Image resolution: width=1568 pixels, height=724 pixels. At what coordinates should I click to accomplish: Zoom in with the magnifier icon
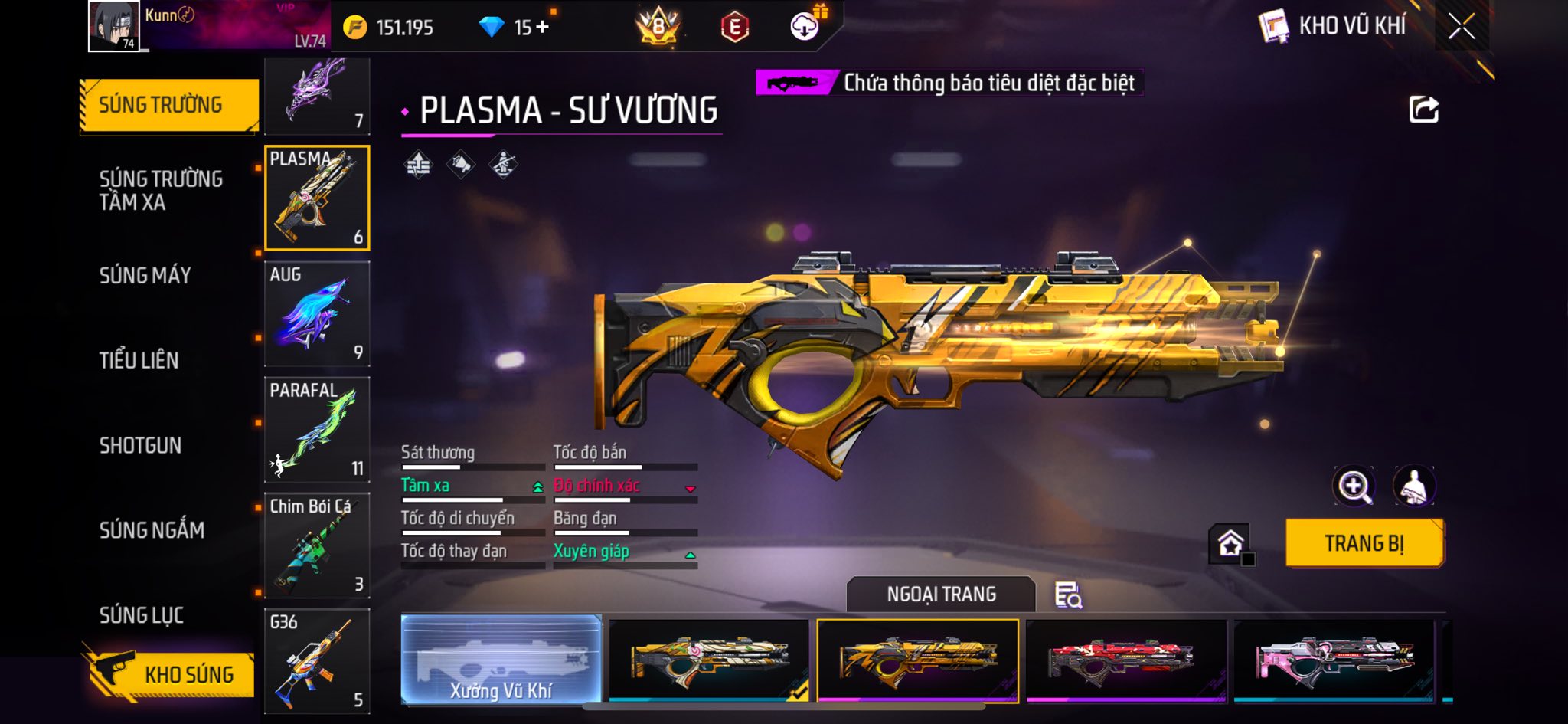pos(1353,486)
